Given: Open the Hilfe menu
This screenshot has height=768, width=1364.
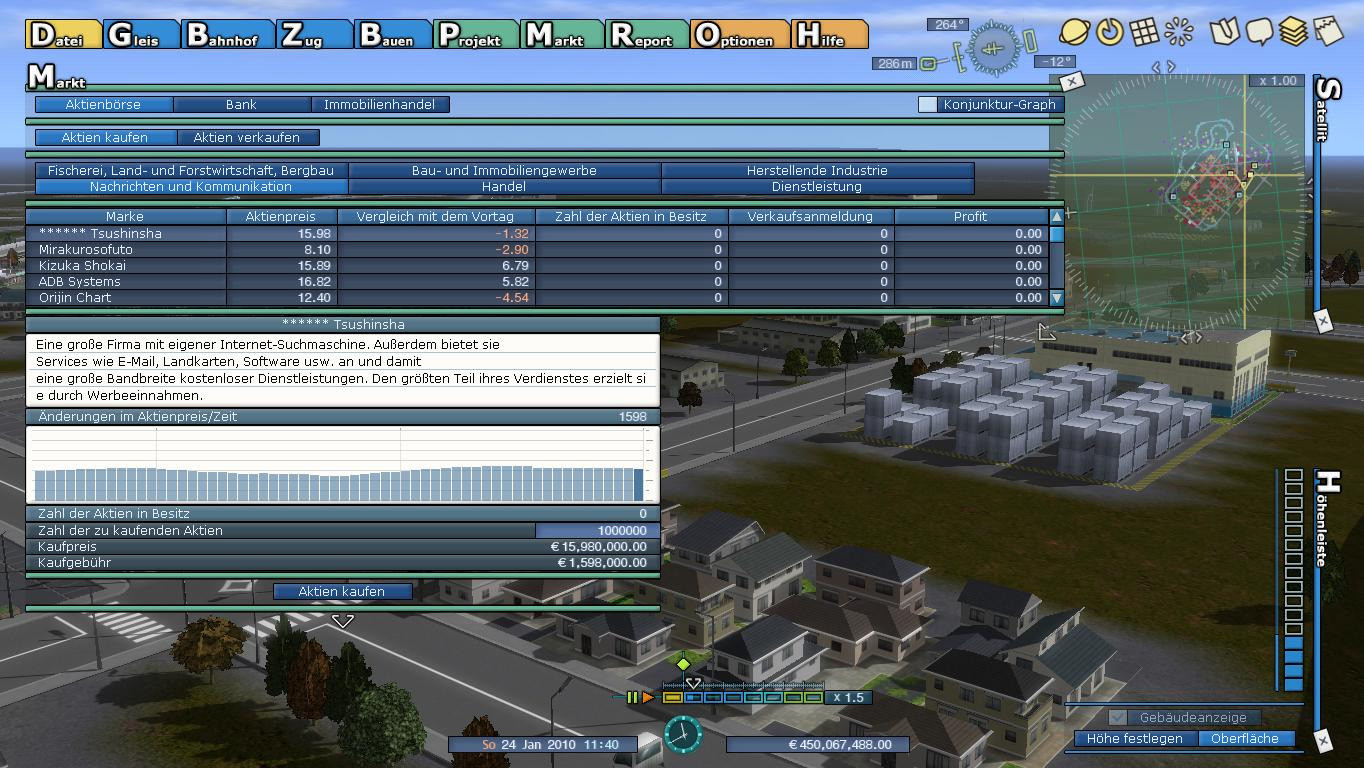Looking at the screenshot, I should click(828, 35).
